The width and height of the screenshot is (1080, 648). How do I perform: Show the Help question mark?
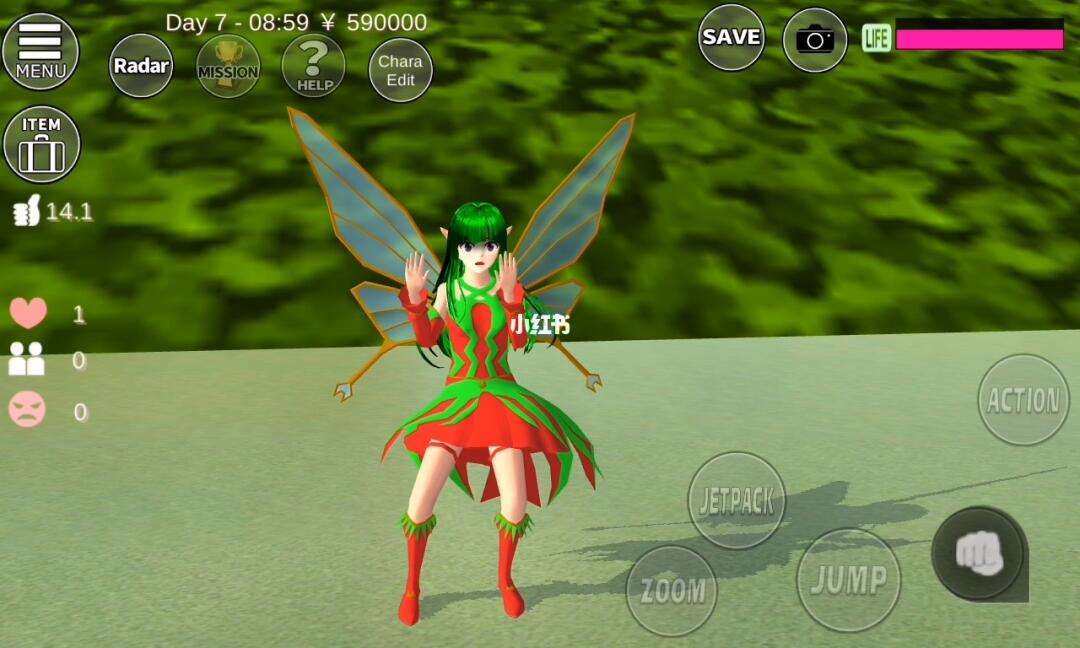coord(314,67)
